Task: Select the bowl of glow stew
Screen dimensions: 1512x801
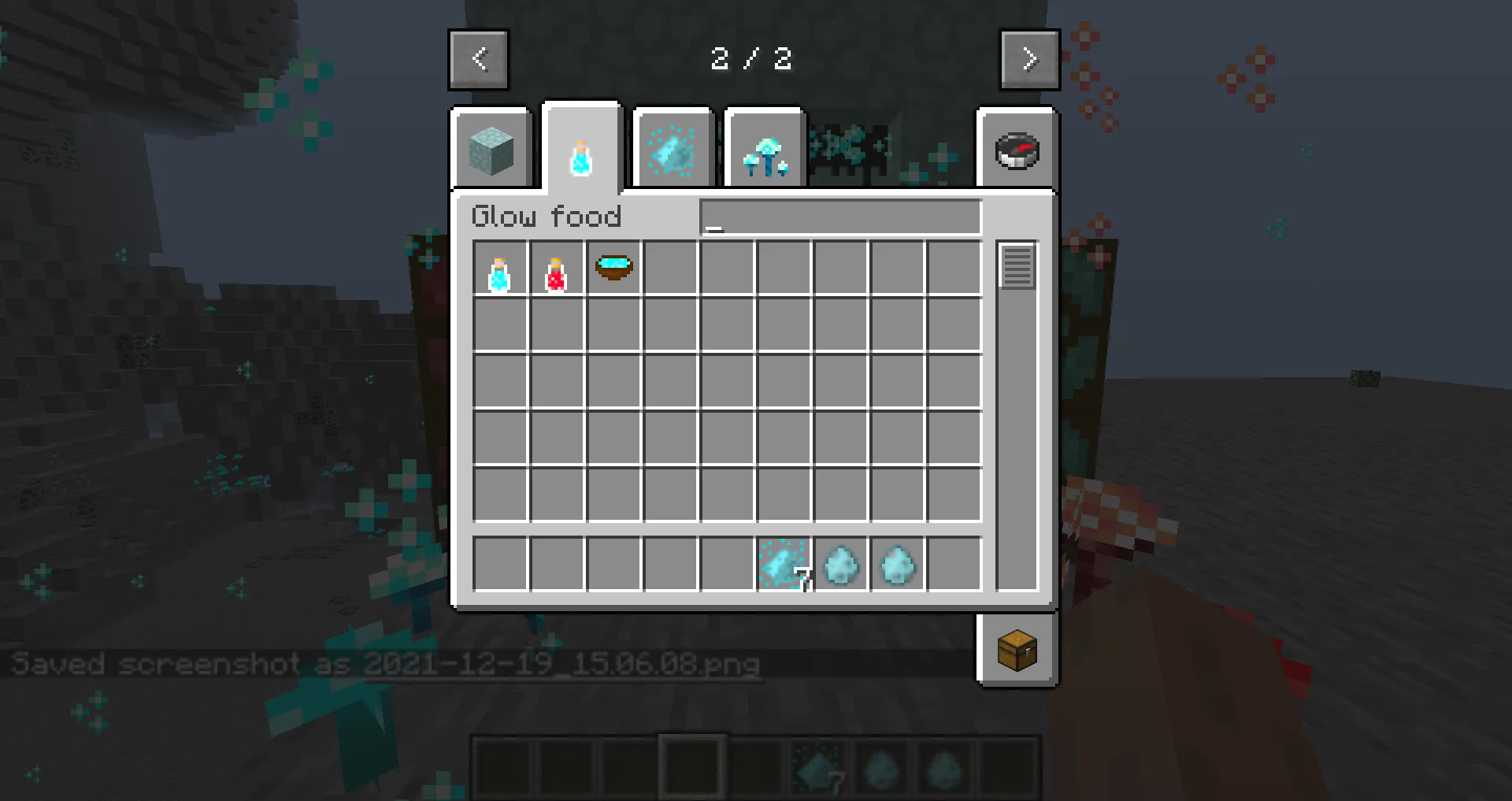Action: [x=613, y=269]
